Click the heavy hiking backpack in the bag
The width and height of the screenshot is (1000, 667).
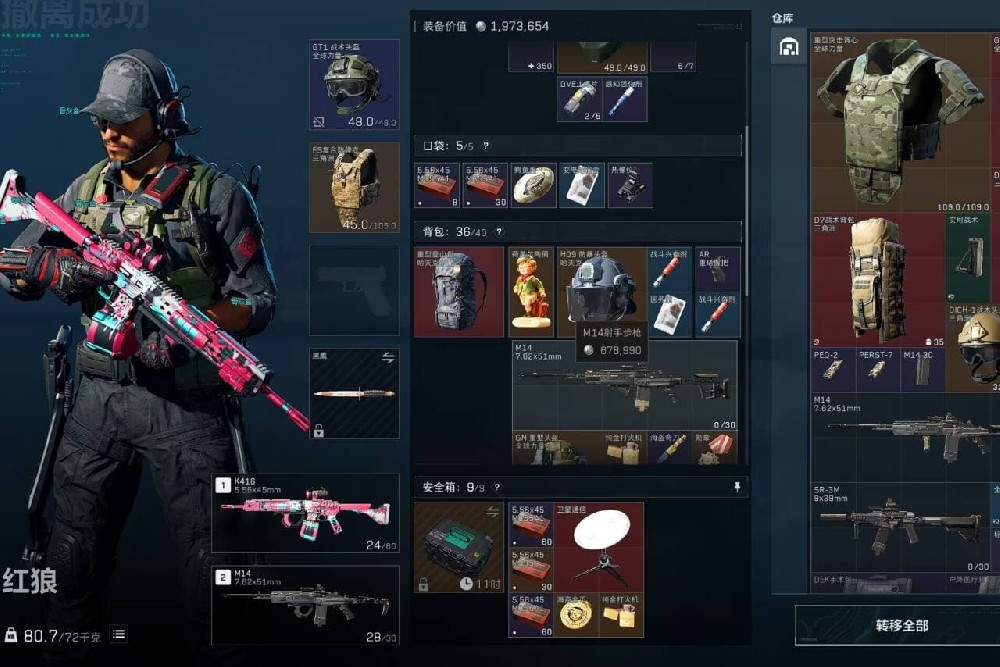click(459, 292)
